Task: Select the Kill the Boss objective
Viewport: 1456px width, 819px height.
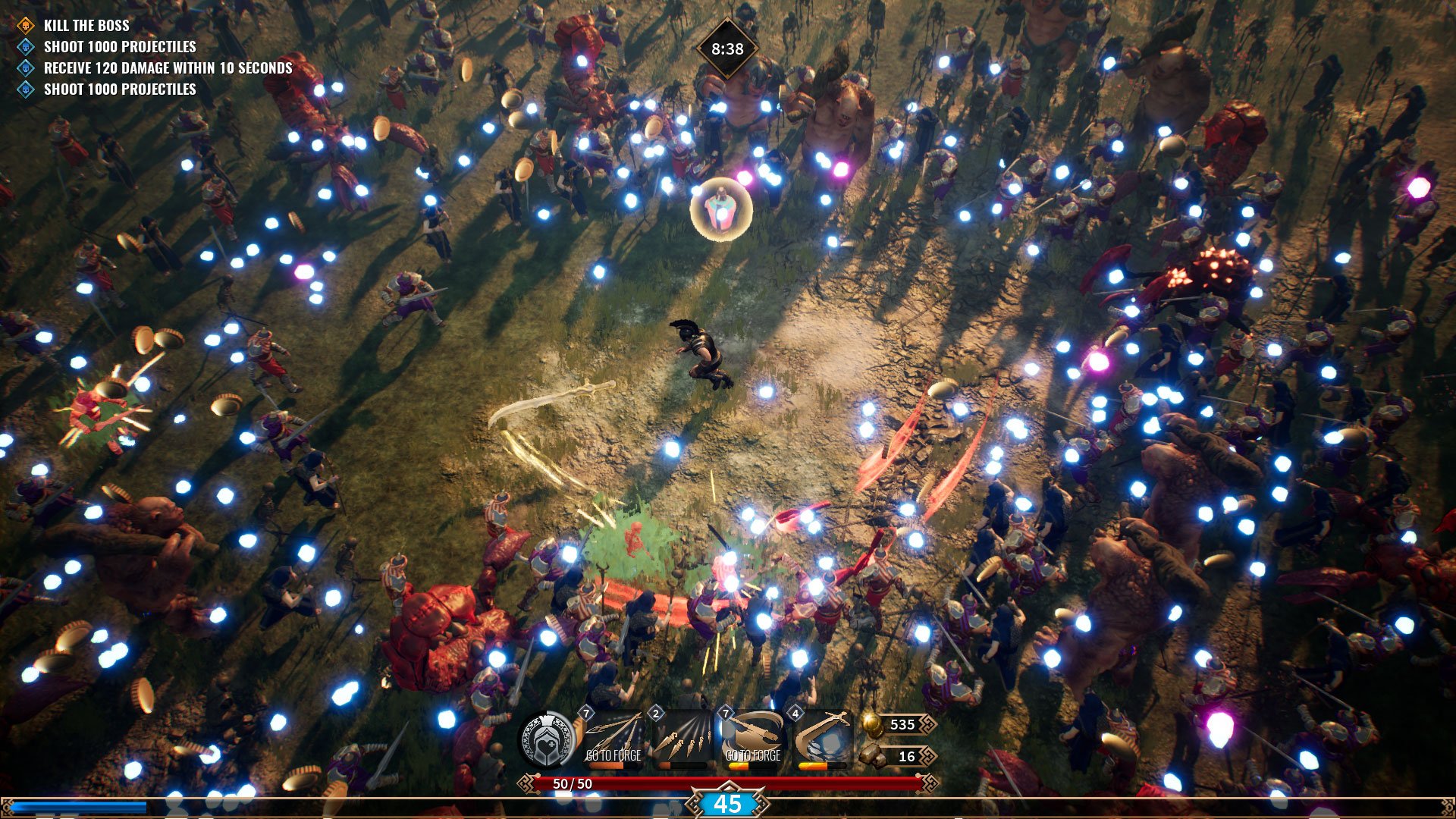Action: (86, 26)
